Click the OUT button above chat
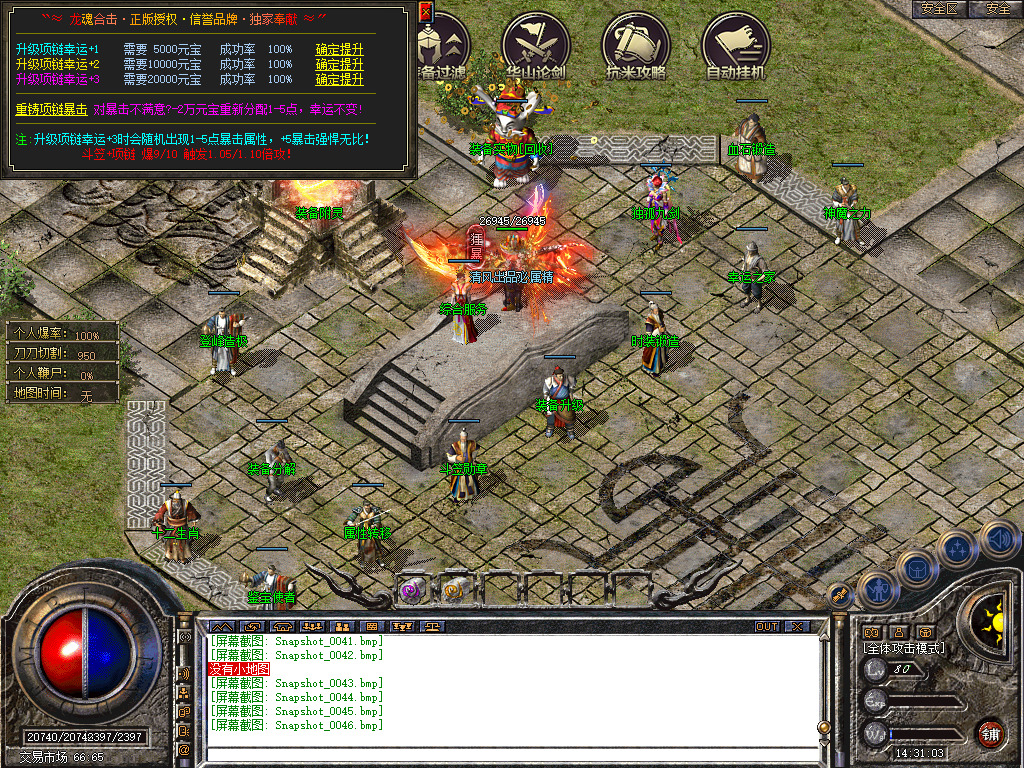The height and width of the screenshot is (768, 1024). [767, 626]
